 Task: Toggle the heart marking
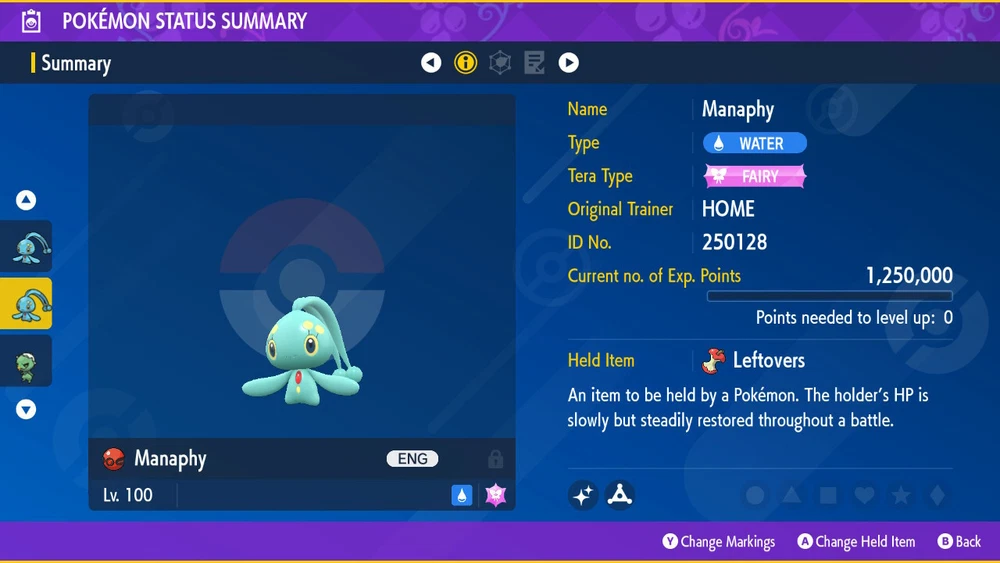tap(864, 496)
